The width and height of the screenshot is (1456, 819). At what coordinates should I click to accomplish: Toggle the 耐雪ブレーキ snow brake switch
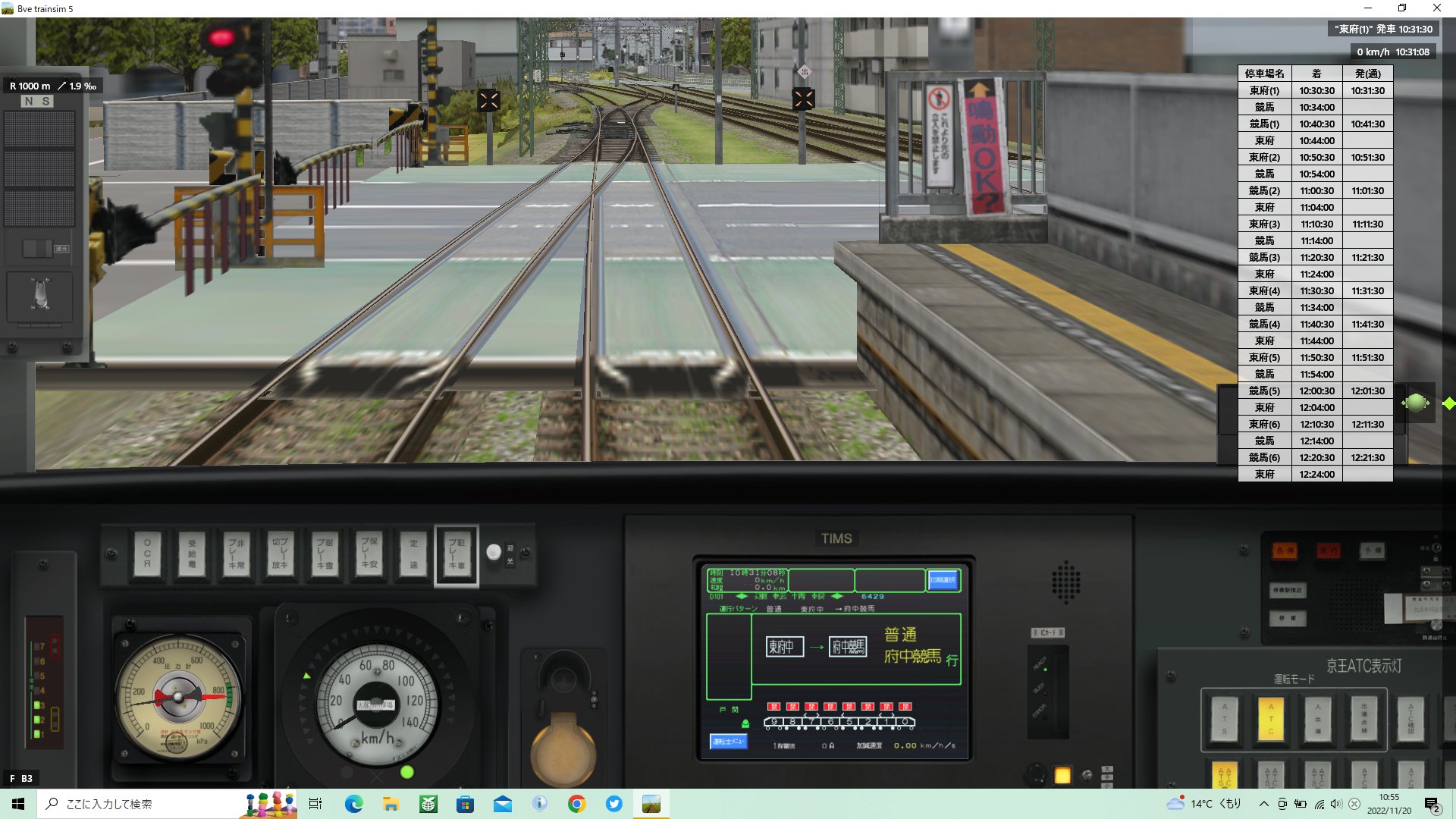(324, 554)
